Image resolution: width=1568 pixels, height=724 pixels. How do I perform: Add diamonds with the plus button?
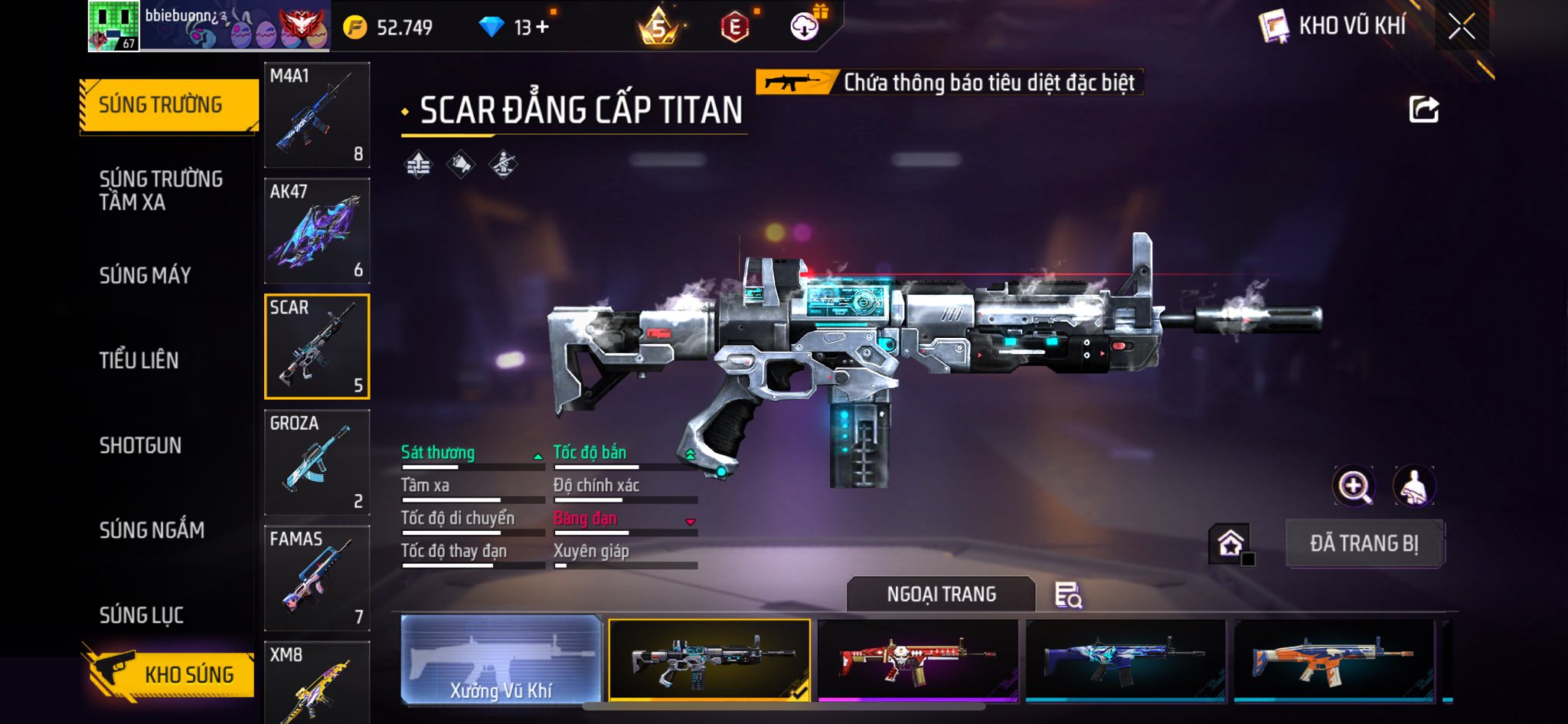click(543, 28)
